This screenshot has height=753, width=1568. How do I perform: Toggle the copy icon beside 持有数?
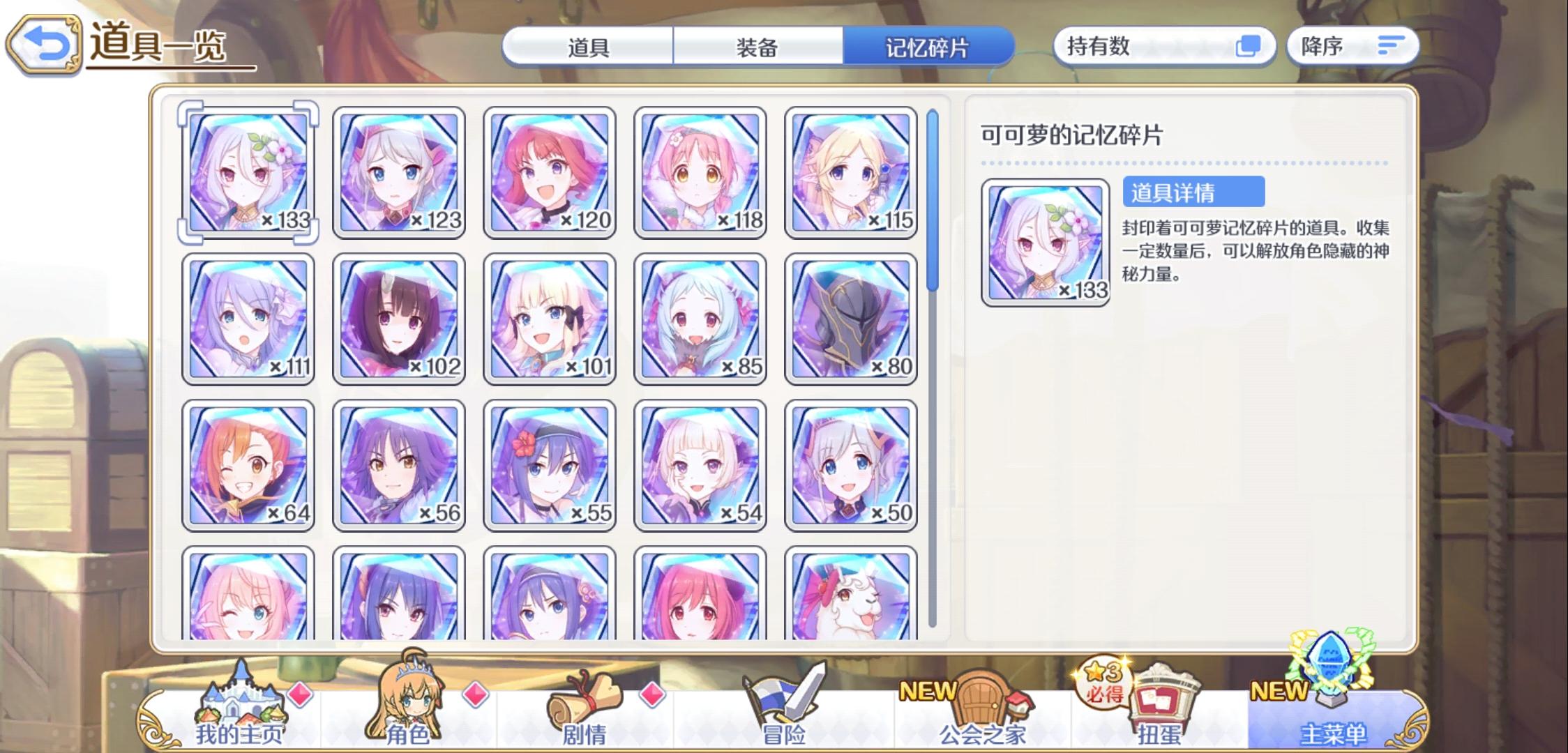coord(1248,45)
